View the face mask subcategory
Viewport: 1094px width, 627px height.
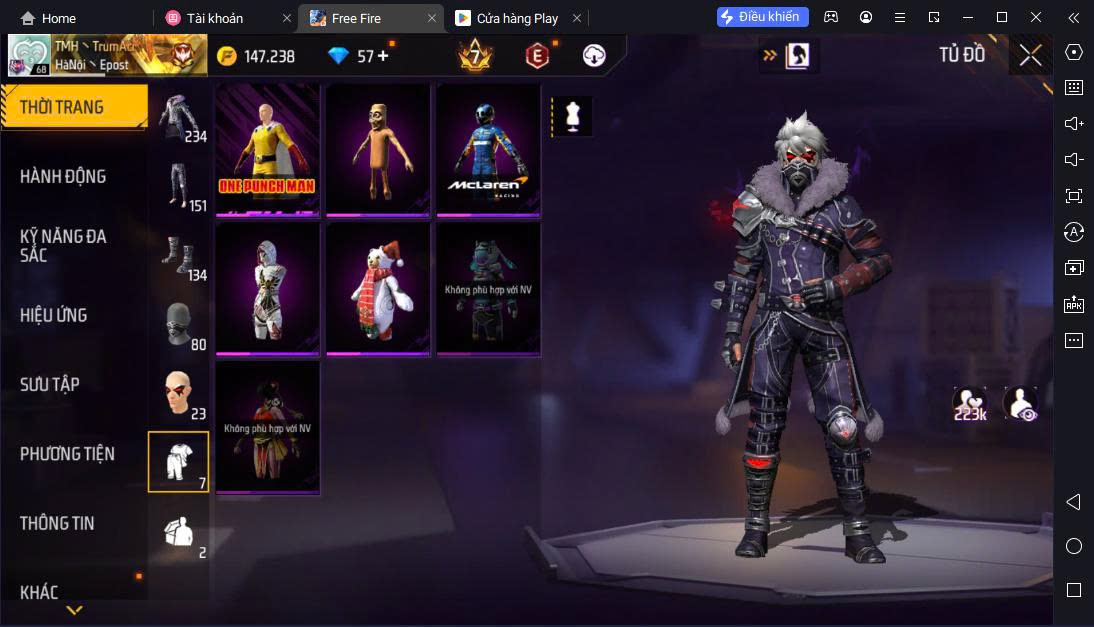click(x=178, y=325)
